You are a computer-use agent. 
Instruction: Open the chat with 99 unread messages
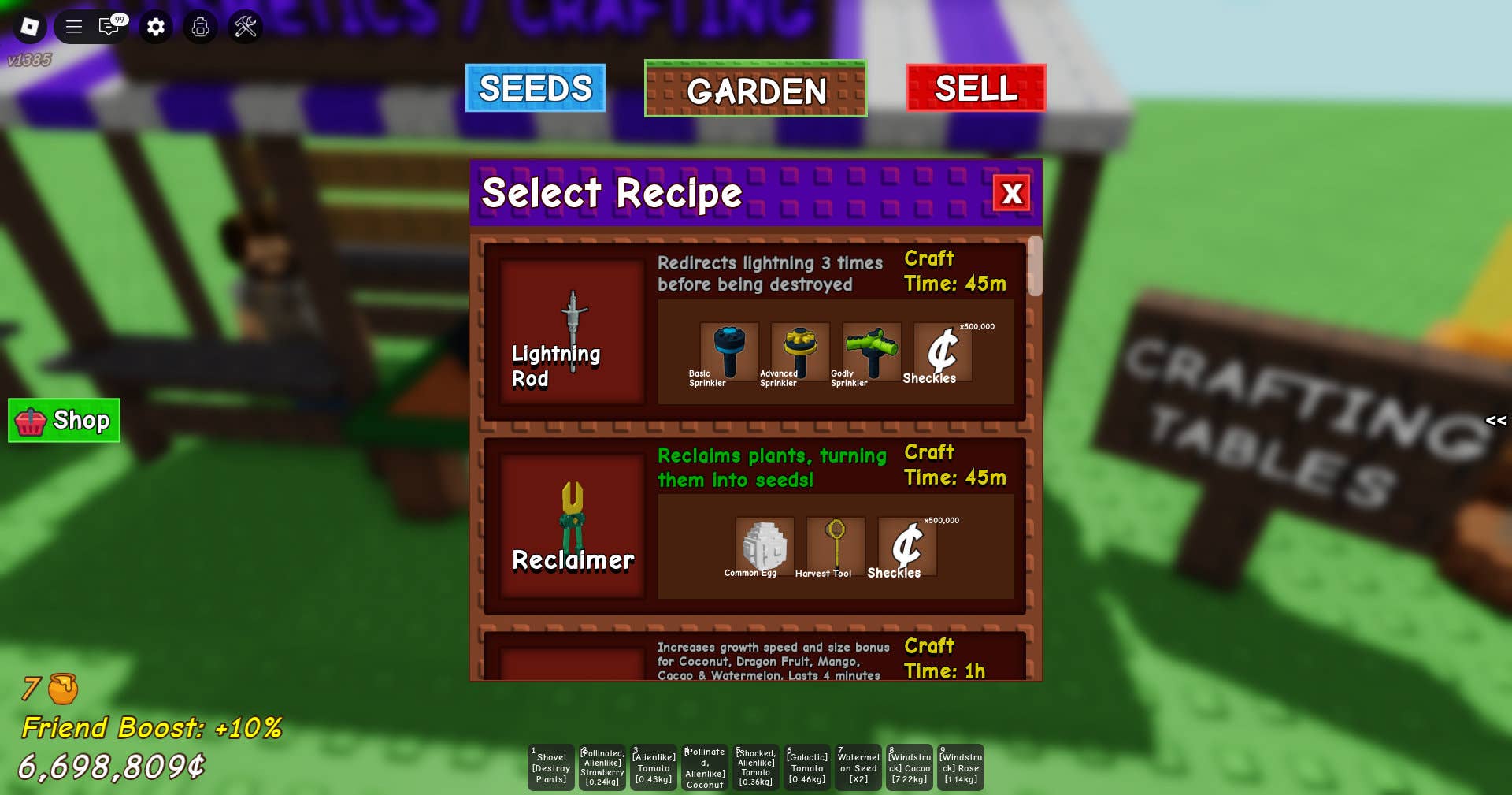(109, 27)
